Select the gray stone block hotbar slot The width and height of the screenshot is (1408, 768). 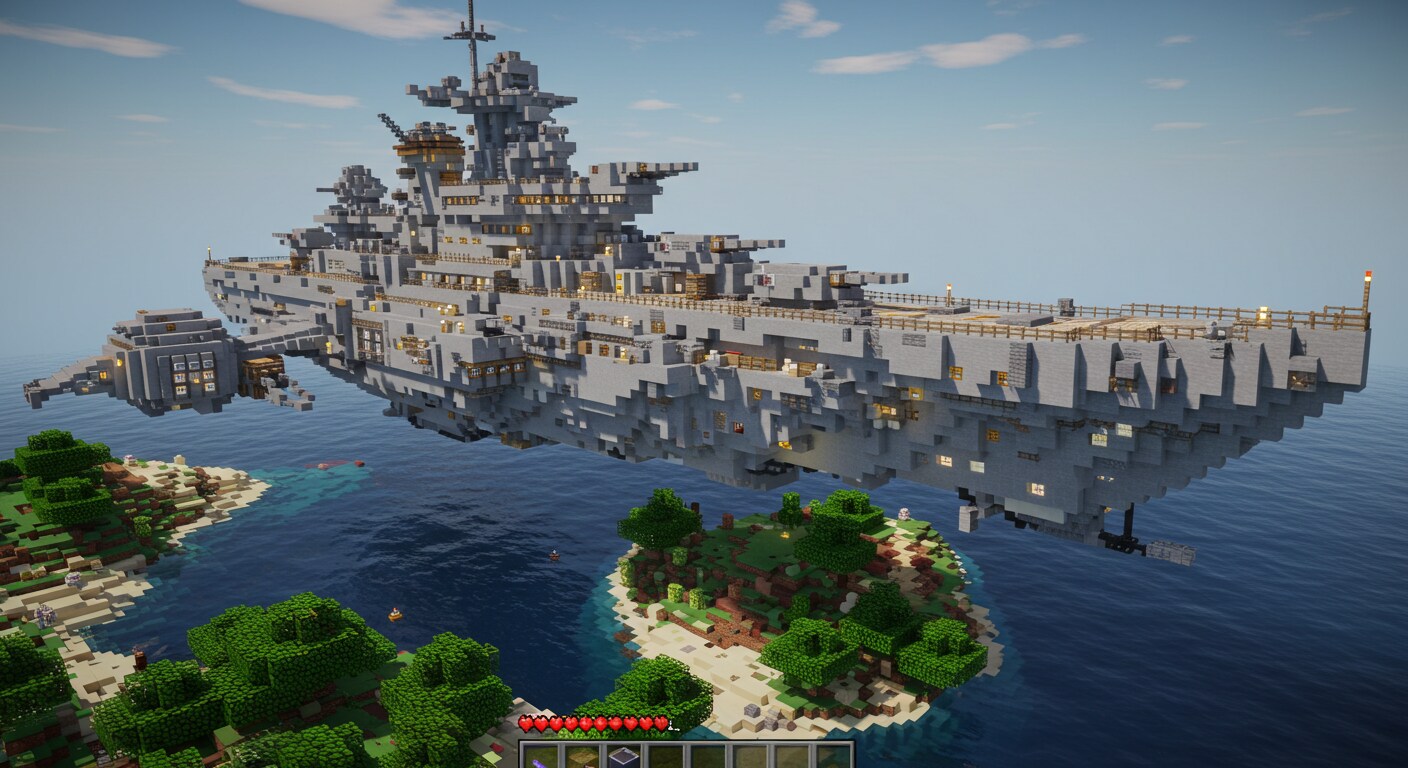point(624,758)
